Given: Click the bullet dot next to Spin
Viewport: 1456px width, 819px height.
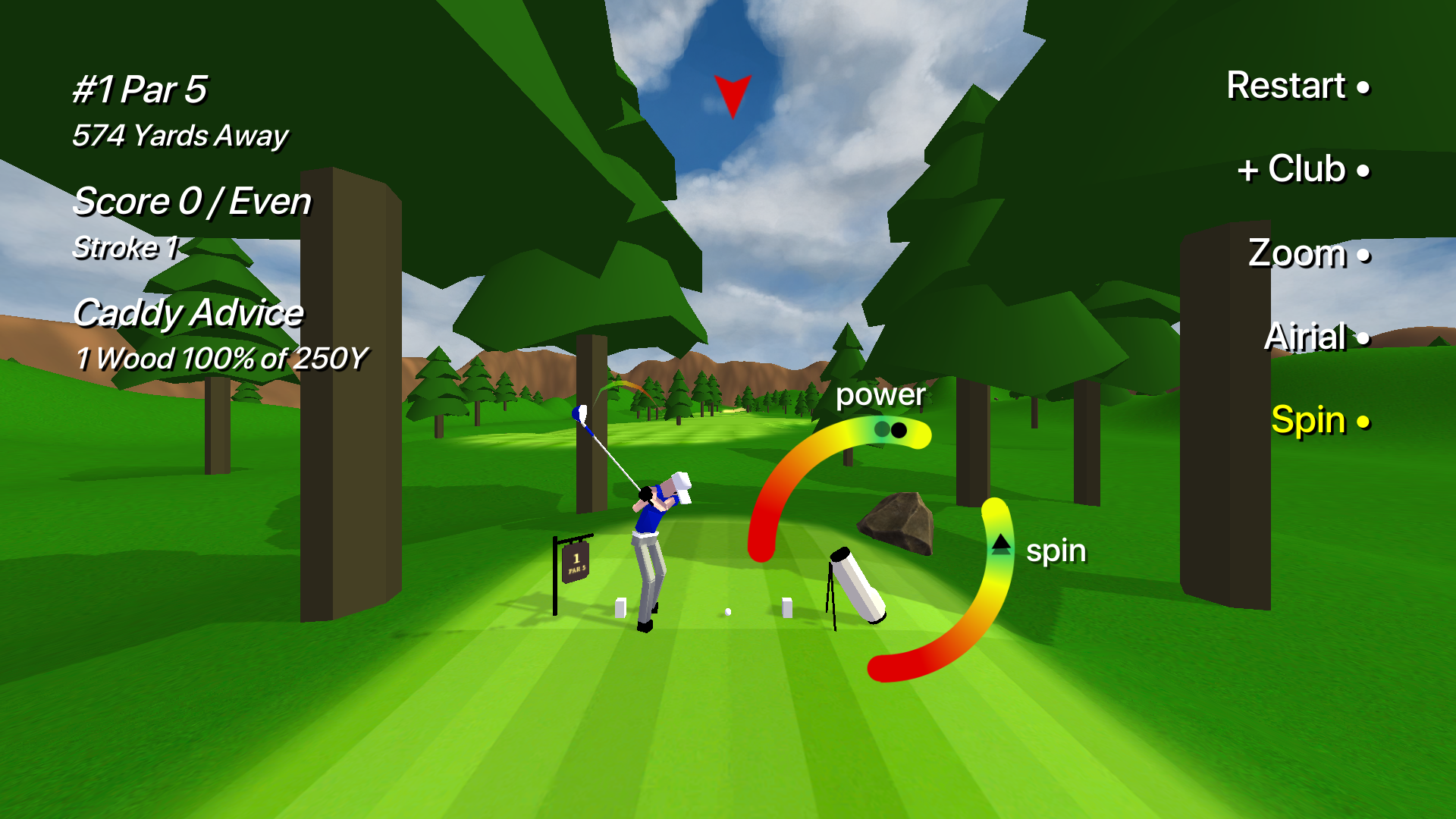Looking at the screenshot, I should [1364, 422].
